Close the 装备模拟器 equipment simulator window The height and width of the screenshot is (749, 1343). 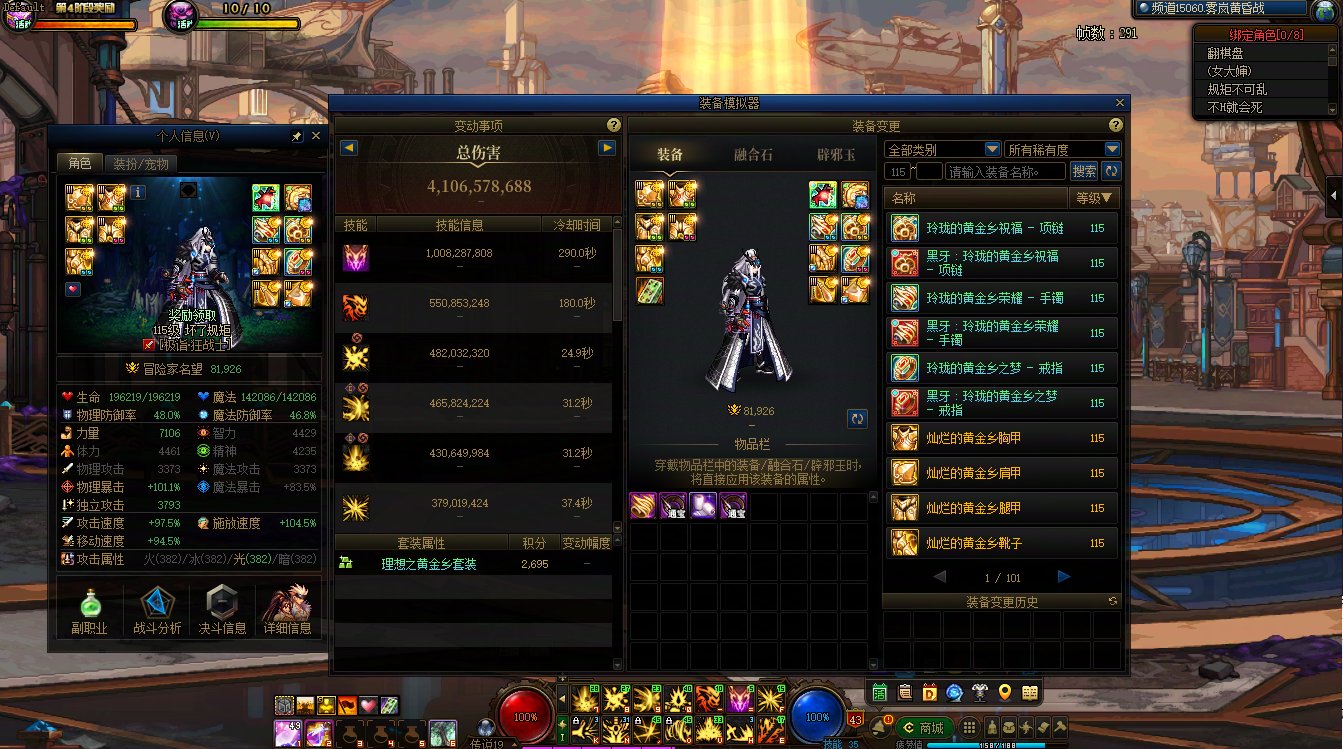pyautogui.click(x=1120, y=103)
